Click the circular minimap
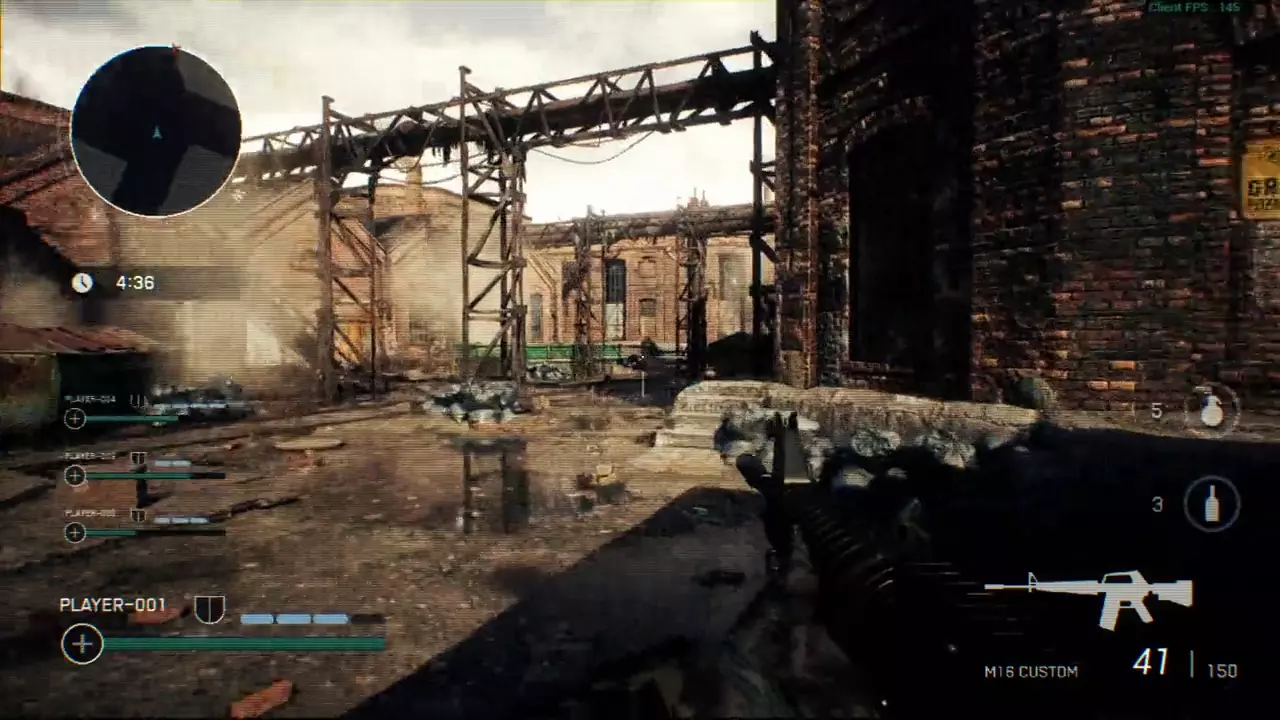This screenshot has width=1280, height=720. tap(156, 131)
